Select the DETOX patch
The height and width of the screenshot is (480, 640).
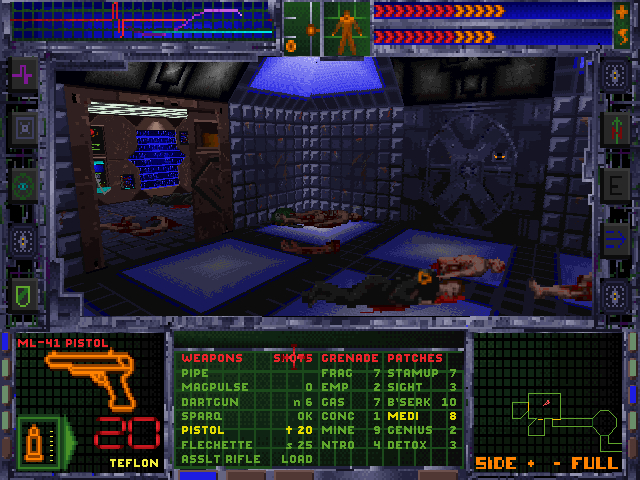[407, 445]
